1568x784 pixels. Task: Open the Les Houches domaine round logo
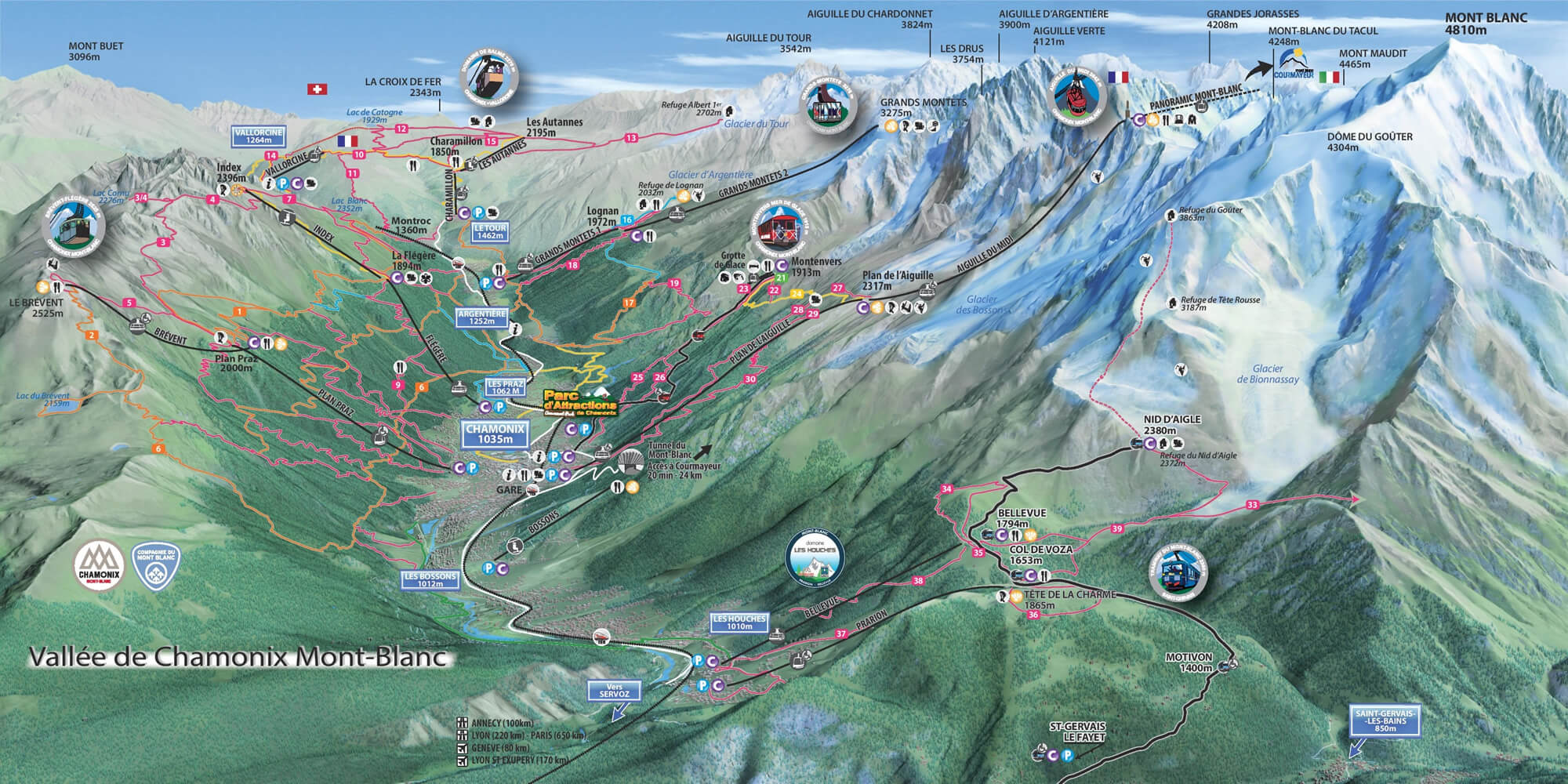click(x=815, y=554)
